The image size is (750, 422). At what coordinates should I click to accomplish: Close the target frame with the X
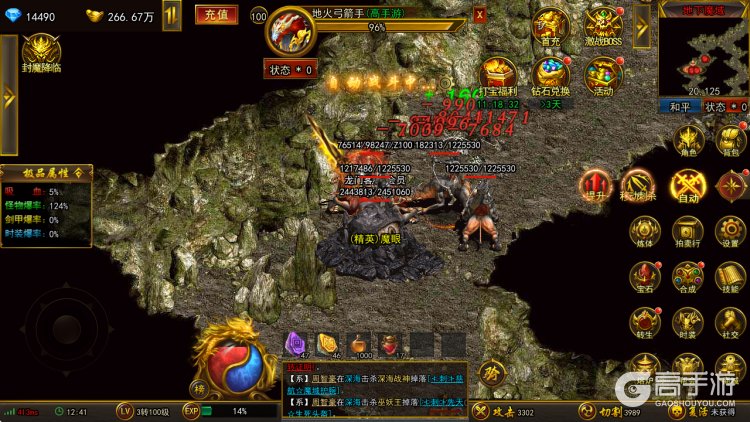click(480, 15)
